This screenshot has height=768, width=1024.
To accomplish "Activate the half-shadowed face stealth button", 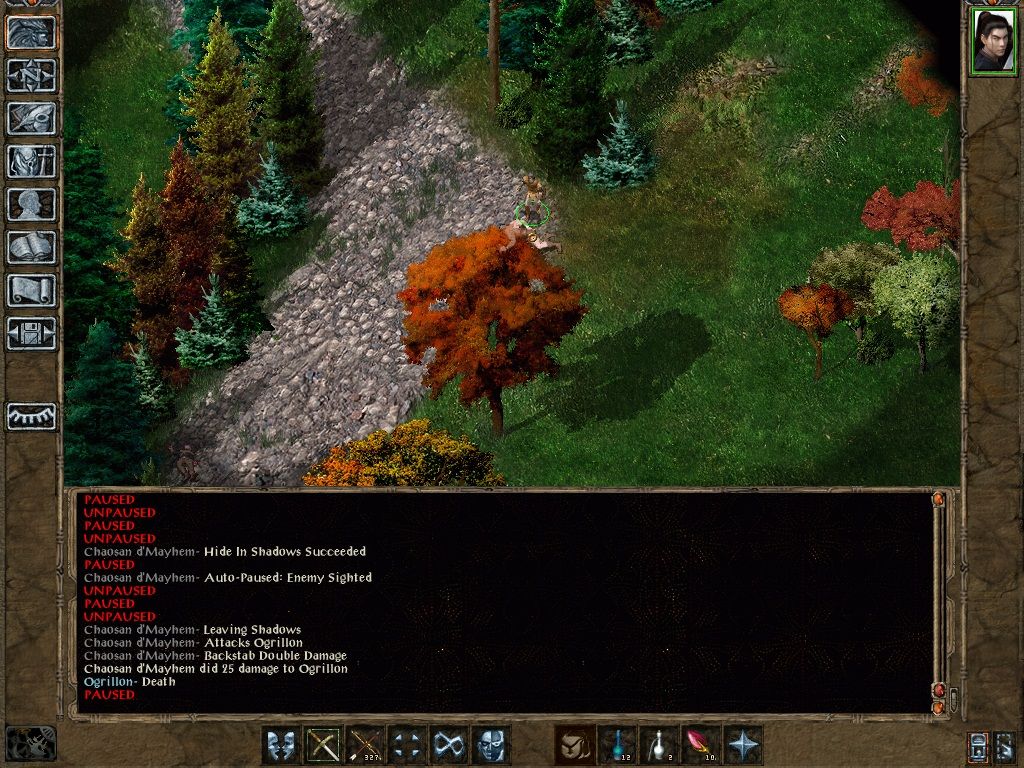I will [x=491, y=745].
